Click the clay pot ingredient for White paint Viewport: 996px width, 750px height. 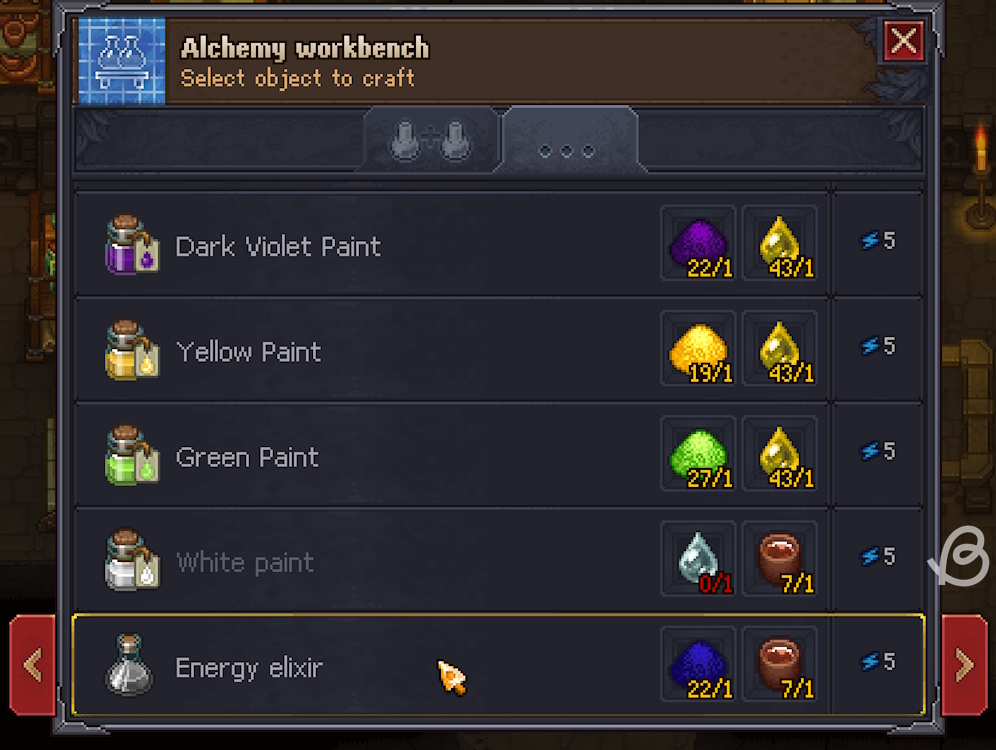coord(780,558)
